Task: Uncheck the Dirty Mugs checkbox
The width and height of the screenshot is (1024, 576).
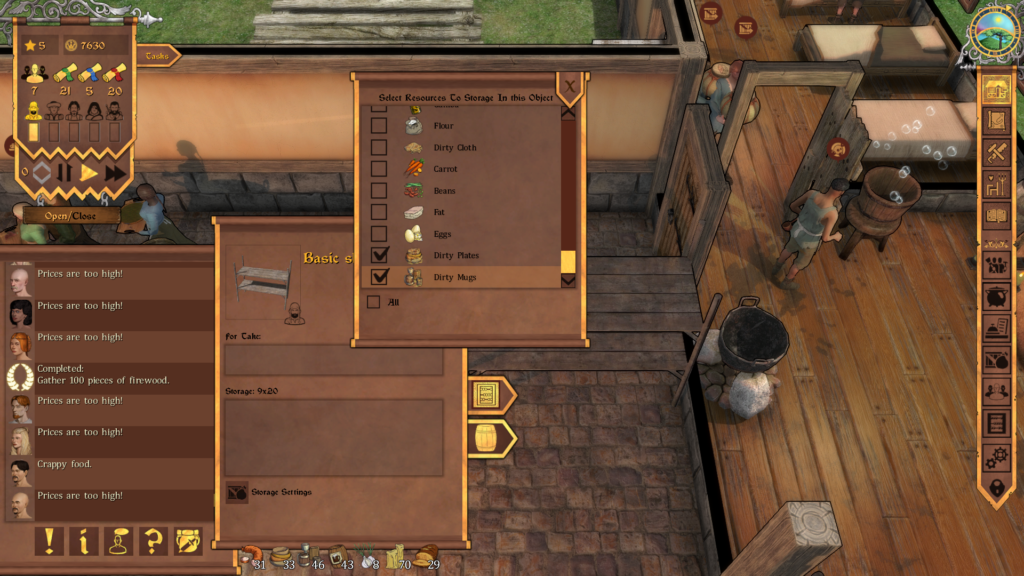Action: tap(379, 277)
